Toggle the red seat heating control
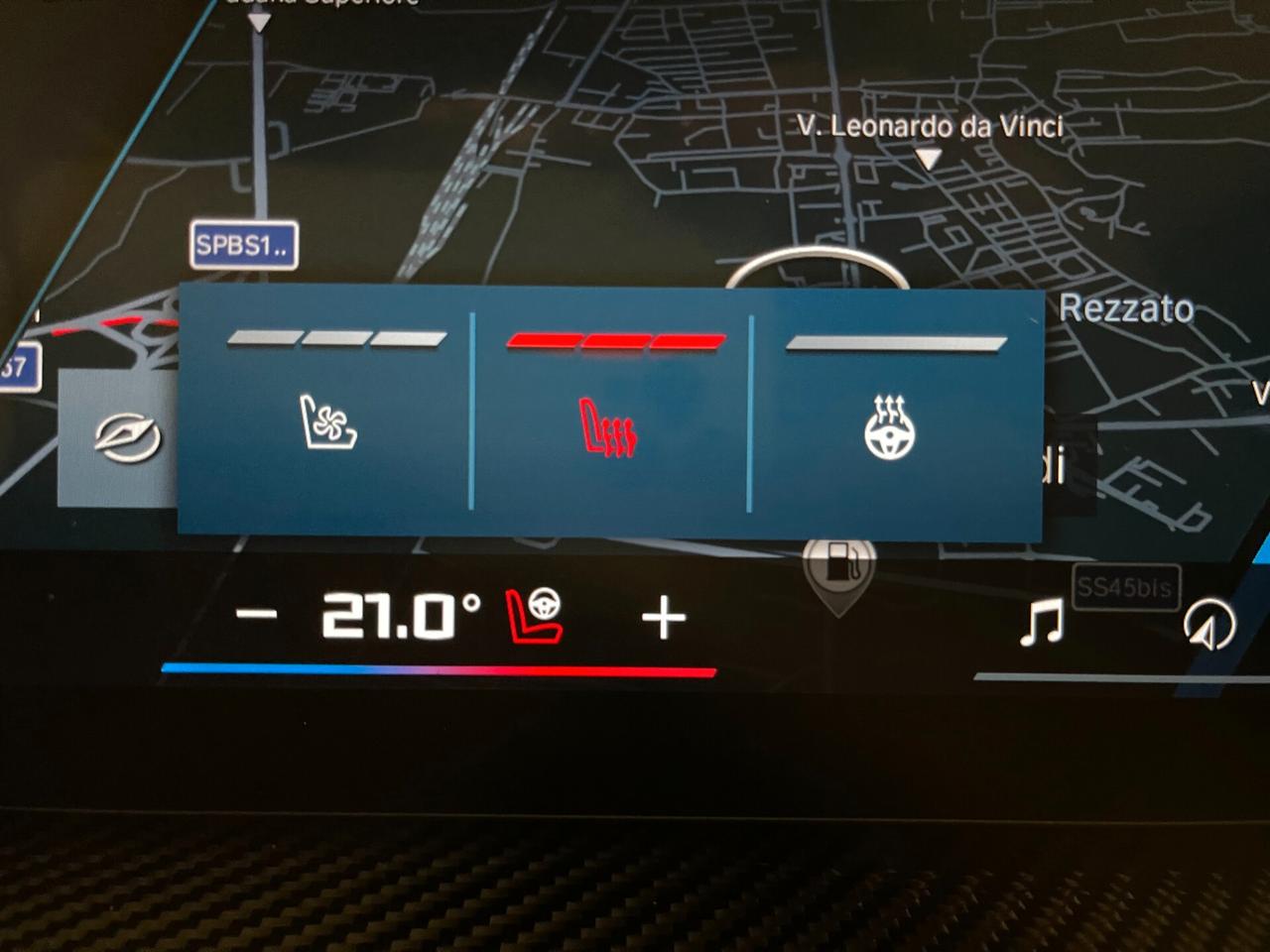 click(609, 428)
